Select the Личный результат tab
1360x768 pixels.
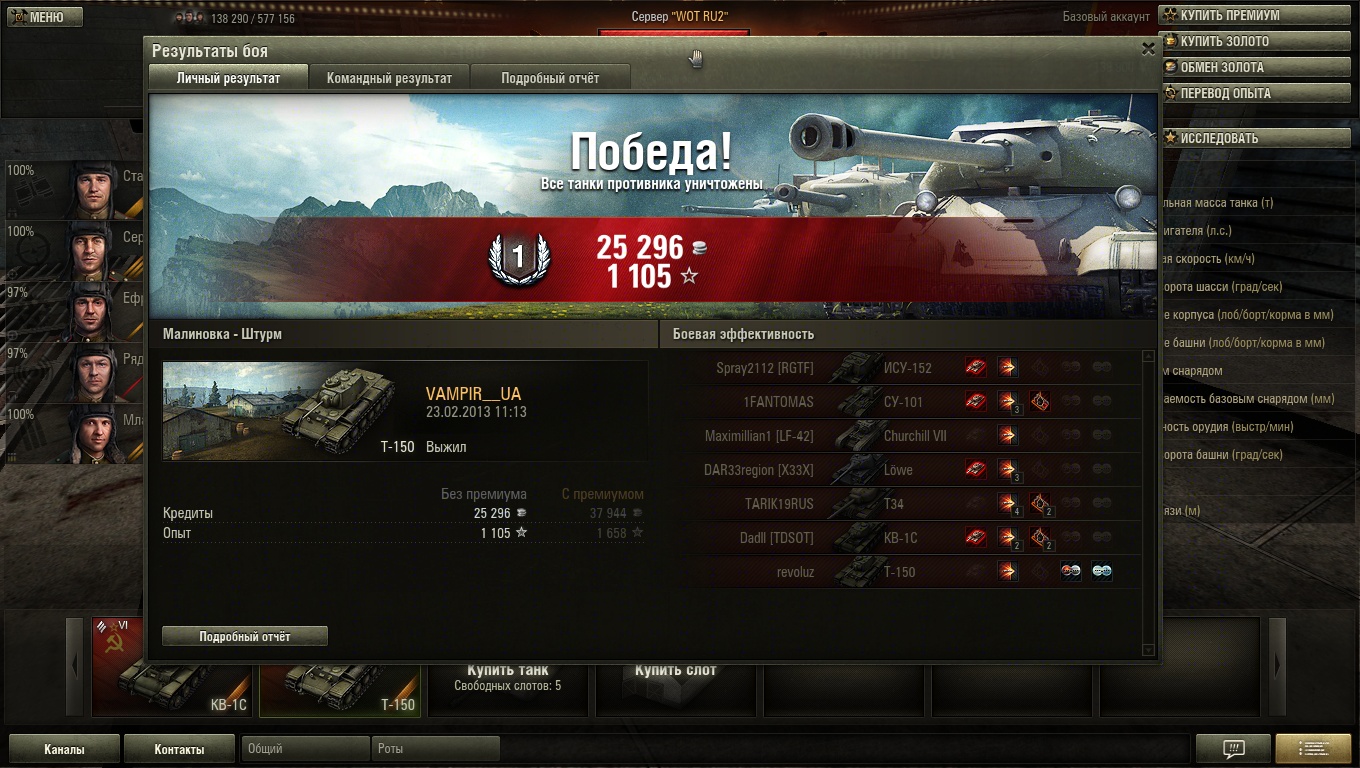click(228, 78)
